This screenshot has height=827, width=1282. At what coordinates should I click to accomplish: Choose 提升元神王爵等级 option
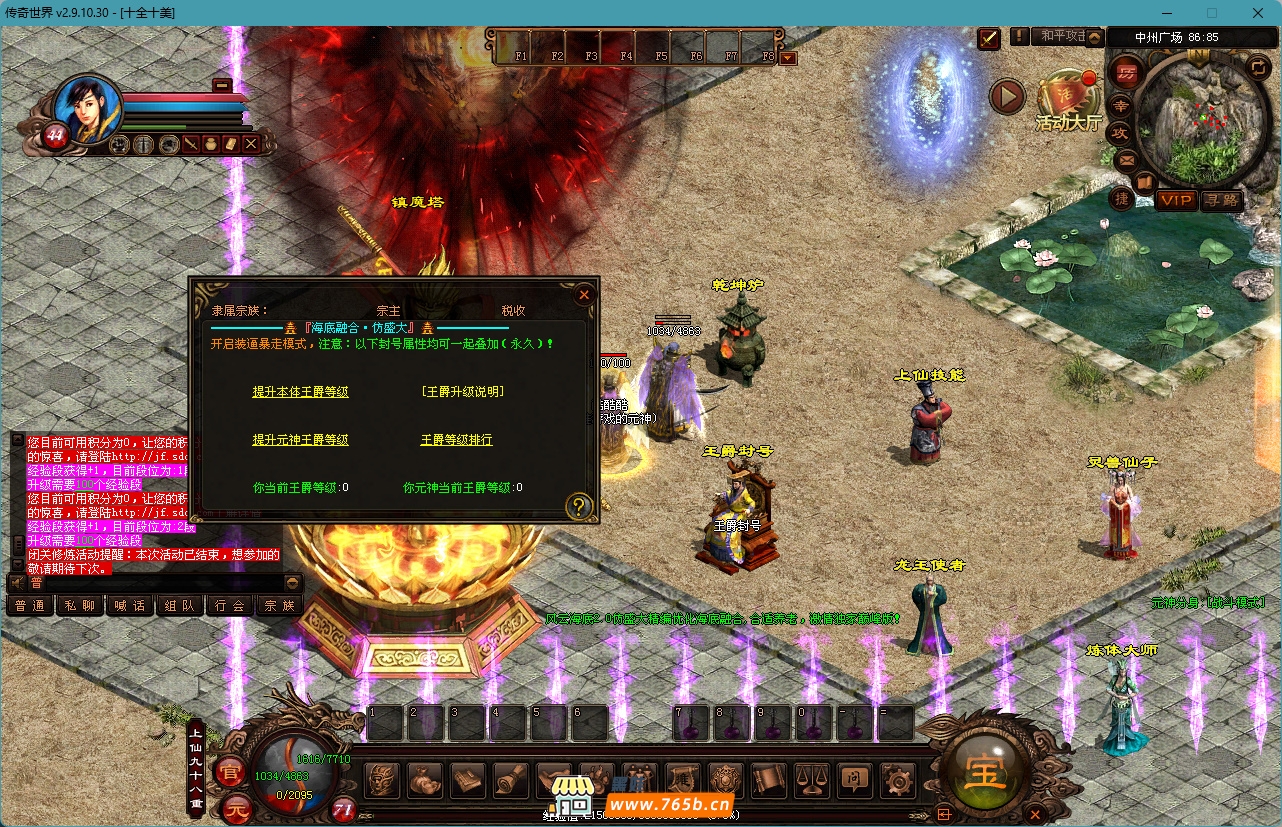coord(300,440)
